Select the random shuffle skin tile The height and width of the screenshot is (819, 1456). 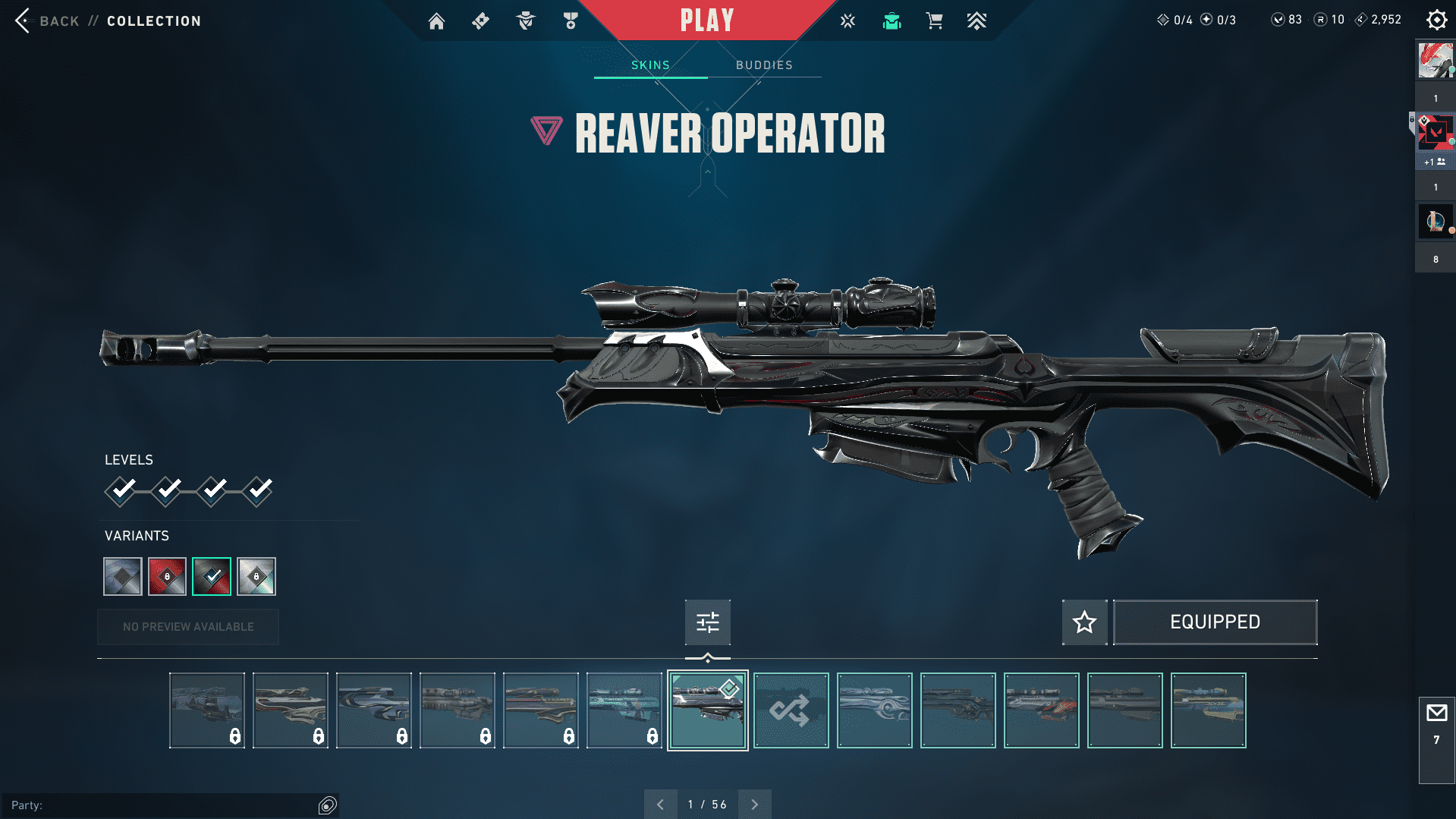[x=791, y=710]
